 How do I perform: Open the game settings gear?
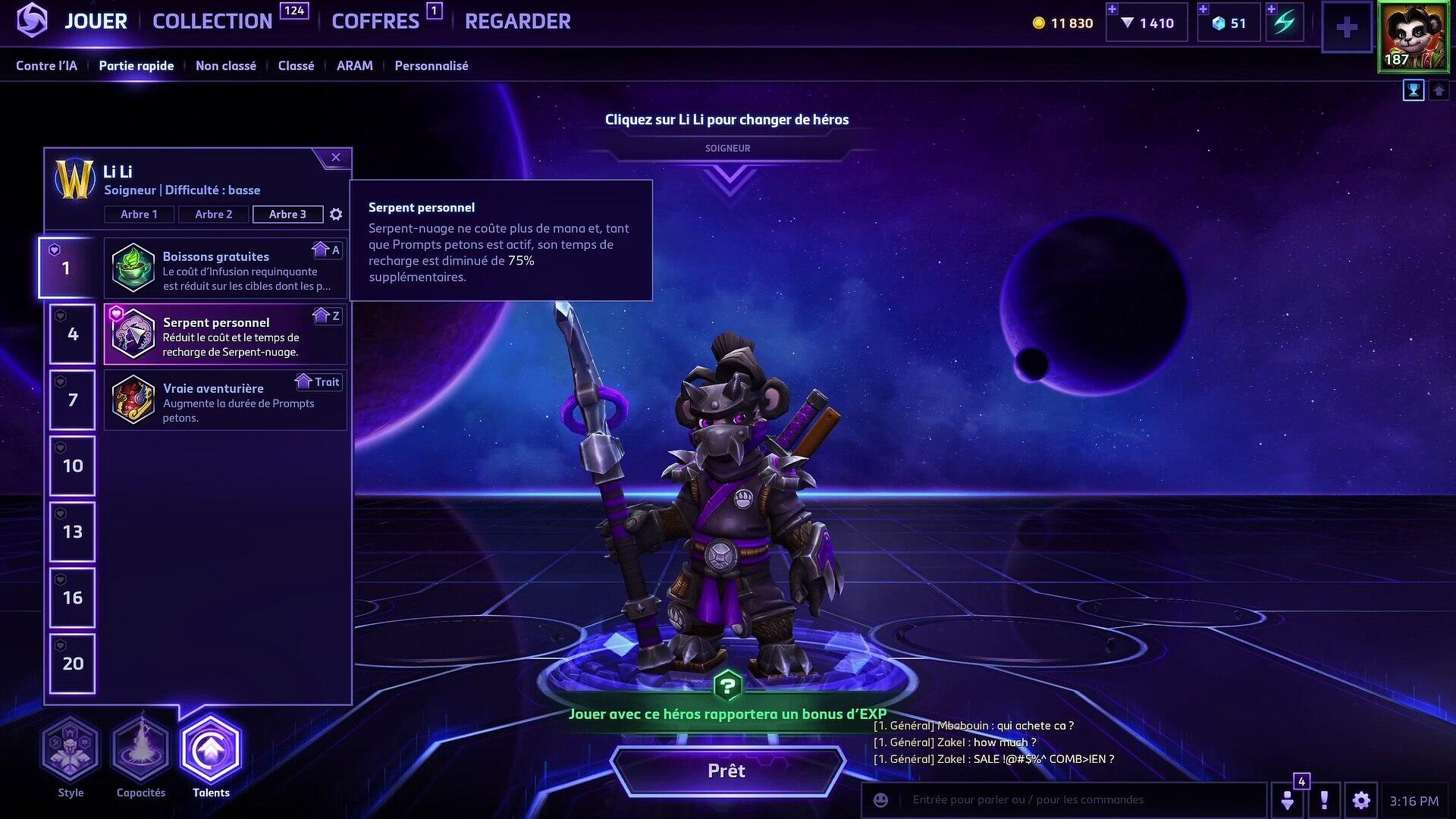tap(1361, 800)
